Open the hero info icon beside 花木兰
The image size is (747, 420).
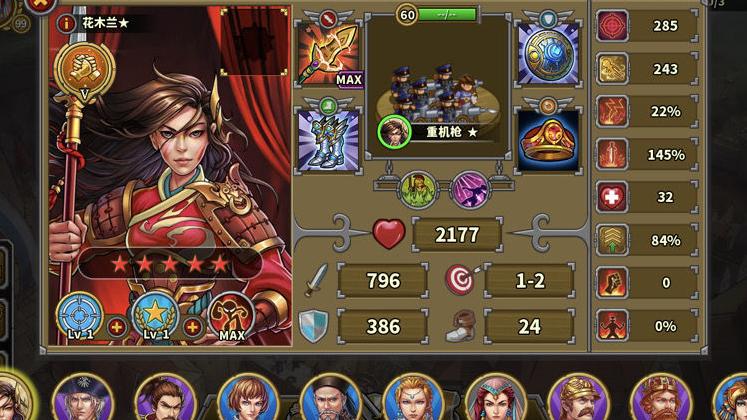pyautogui.click(x=67, y=23)
